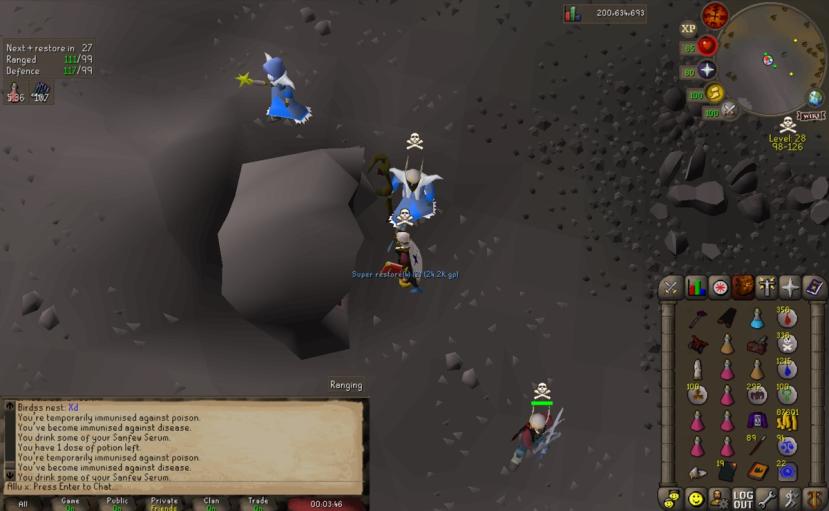Toggle the XP drops button
Screen dimensions: 829x511
pos(688,29)
